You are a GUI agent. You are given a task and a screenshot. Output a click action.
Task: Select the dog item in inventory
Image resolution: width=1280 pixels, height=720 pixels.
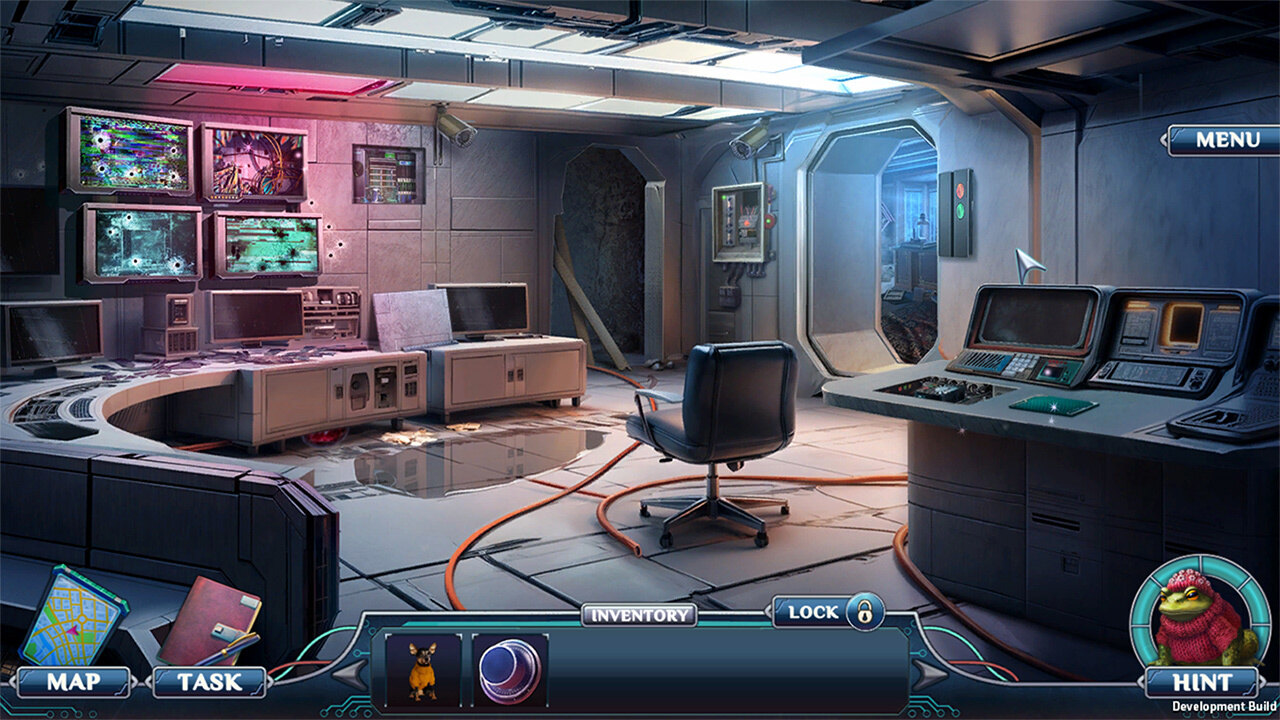[x=423, y=668]
